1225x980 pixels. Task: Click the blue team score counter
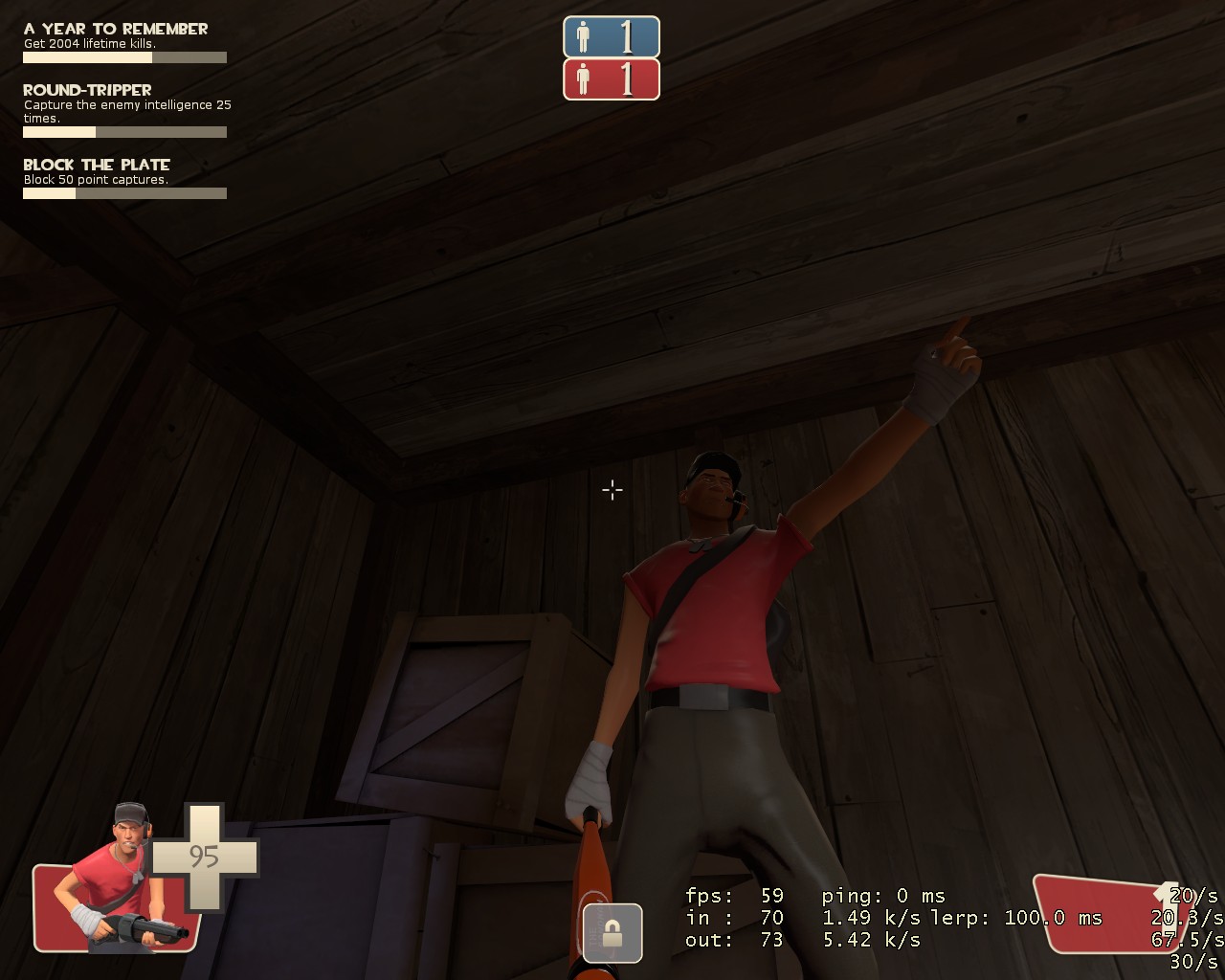[627, 37]
